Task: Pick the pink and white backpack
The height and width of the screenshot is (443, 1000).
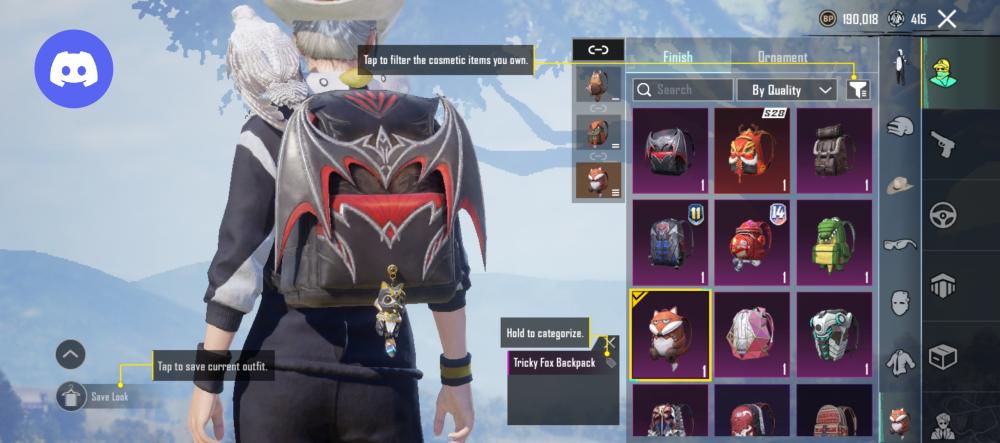Action: [x=752, y=335]
